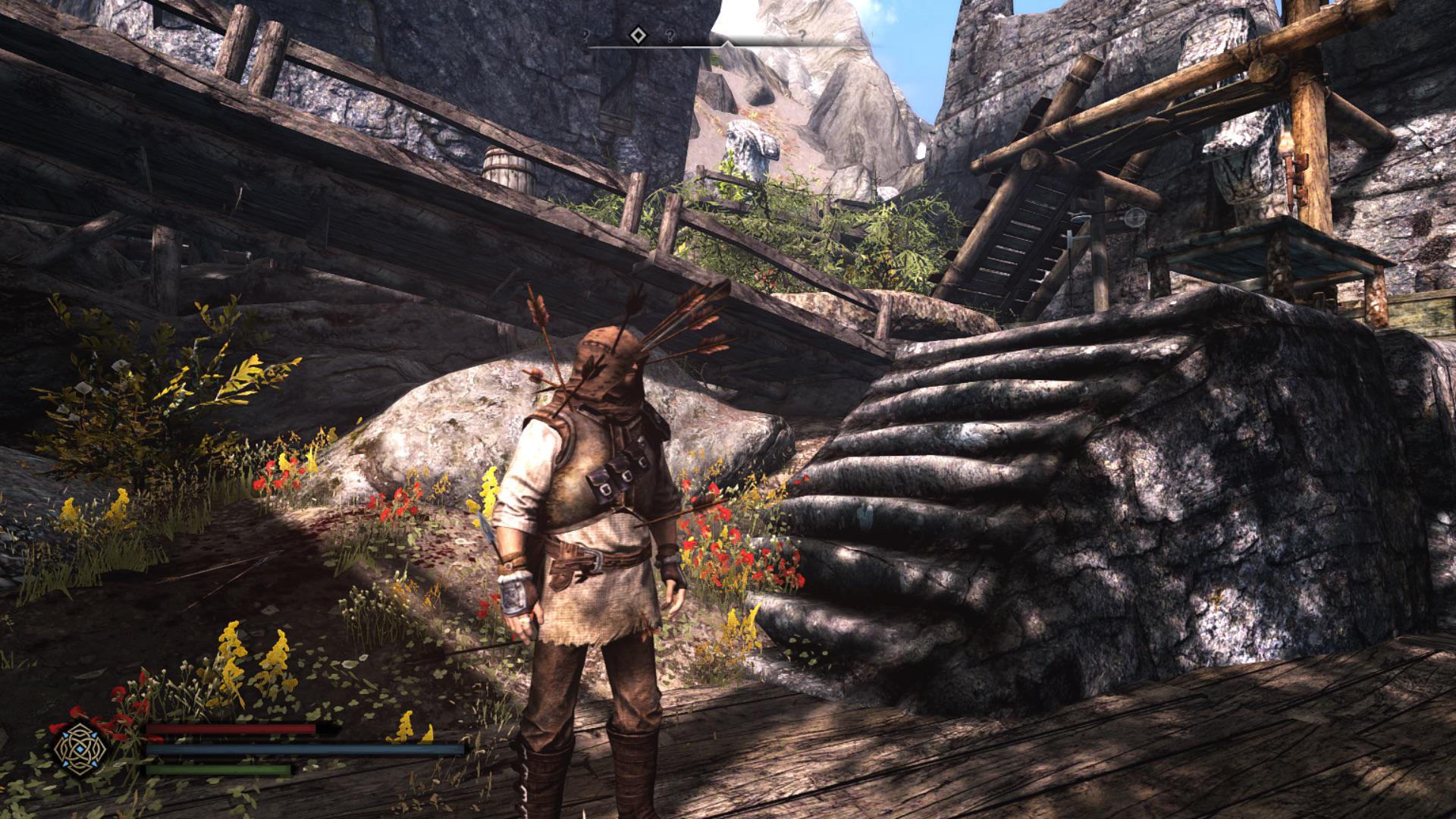Select the Celtic knot emblem beside the bars
The width and height of the screenshot is (1456, 819).
(x=80, y=746)
